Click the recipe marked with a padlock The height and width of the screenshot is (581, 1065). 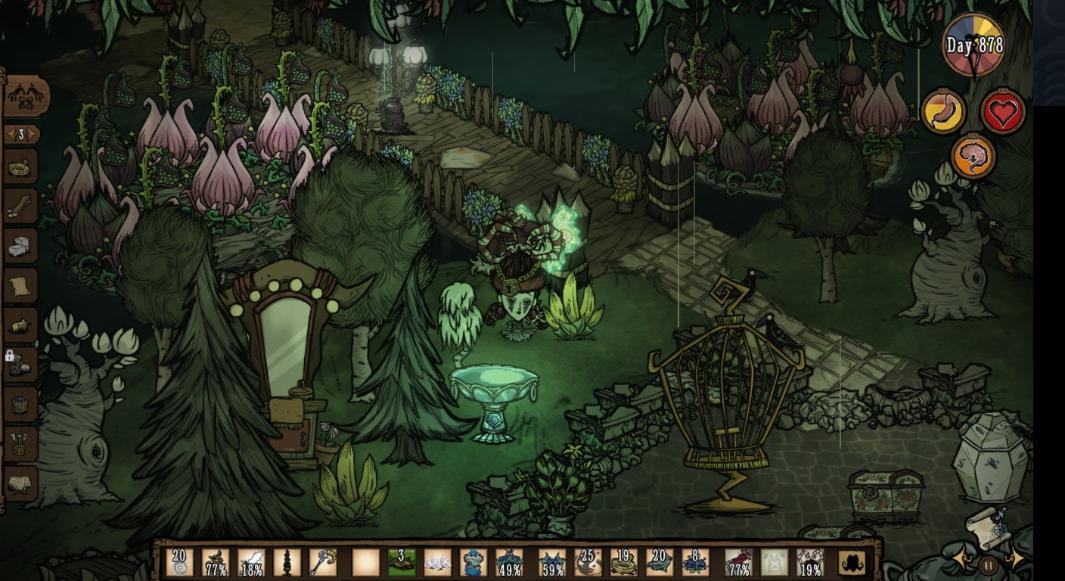[22, 365]
